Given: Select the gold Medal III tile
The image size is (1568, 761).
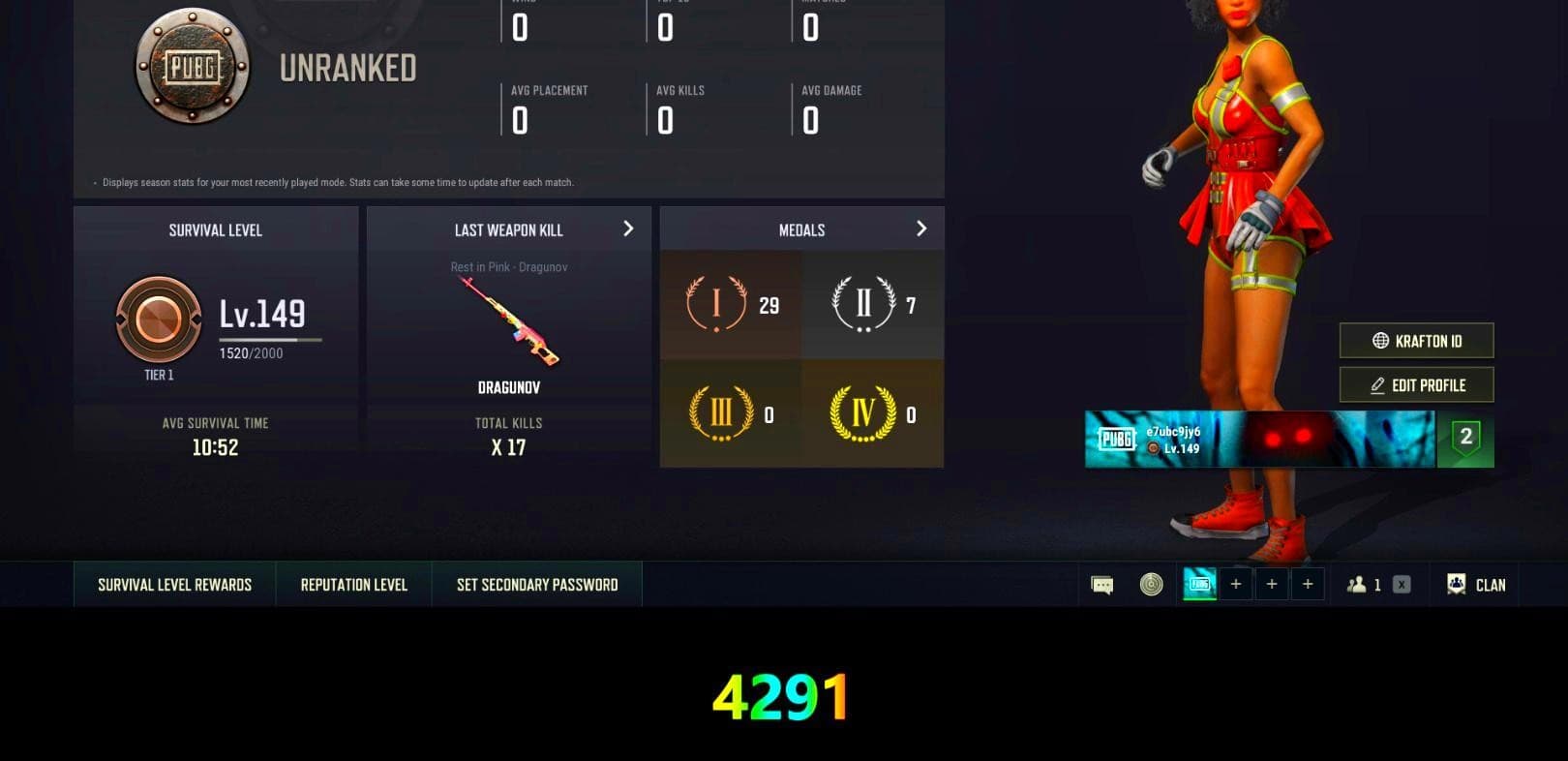Looking at the screenshot, I should point(730,414).
